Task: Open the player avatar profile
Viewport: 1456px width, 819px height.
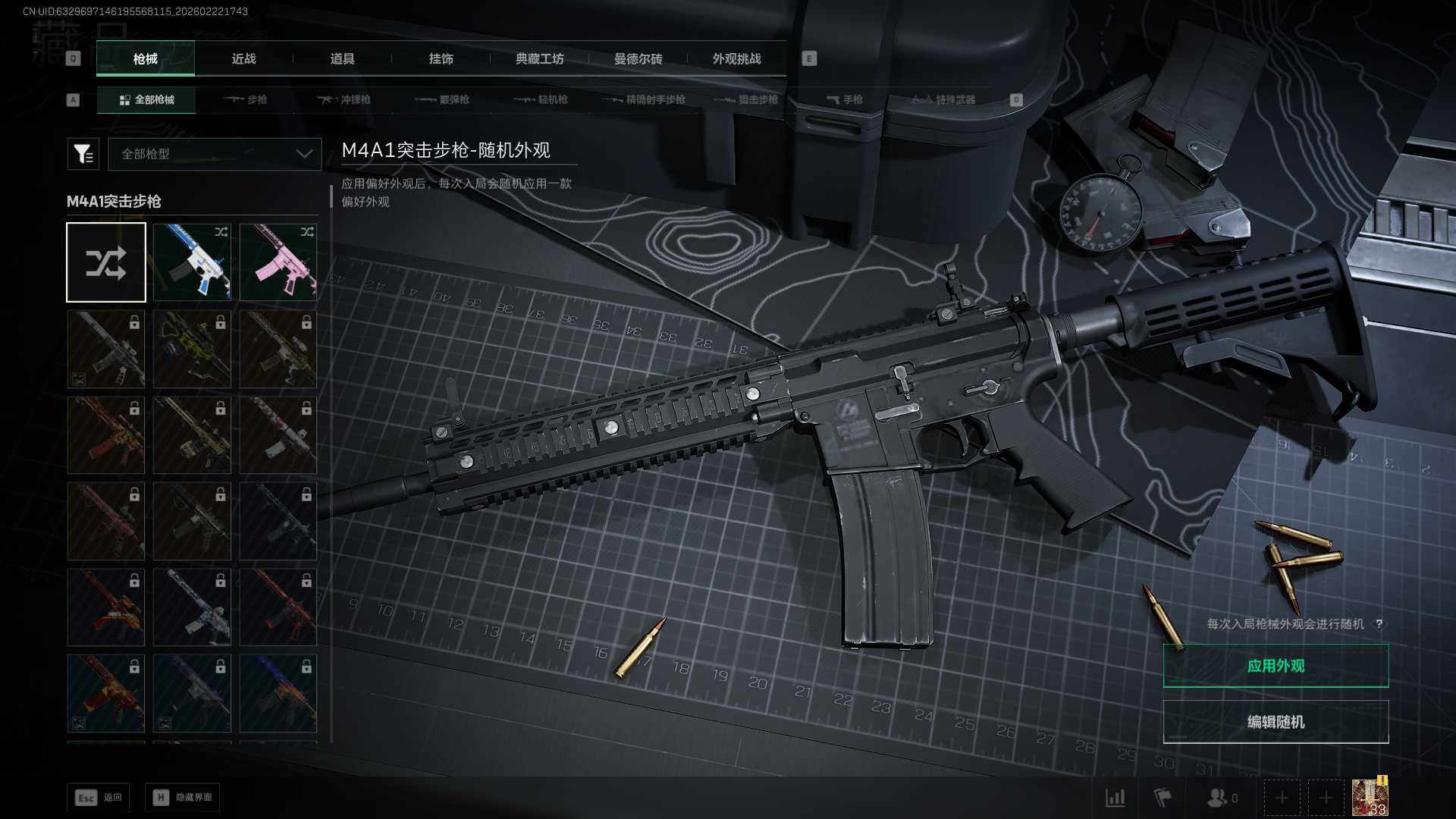Action: pos(1370,798)
